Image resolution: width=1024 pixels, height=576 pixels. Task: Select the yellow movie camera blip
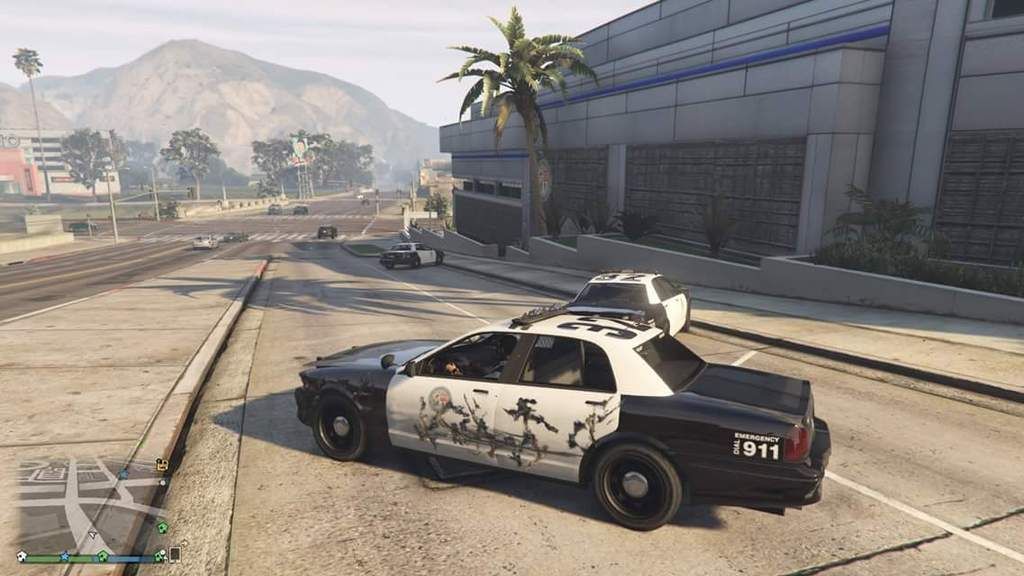click(161, 464)
